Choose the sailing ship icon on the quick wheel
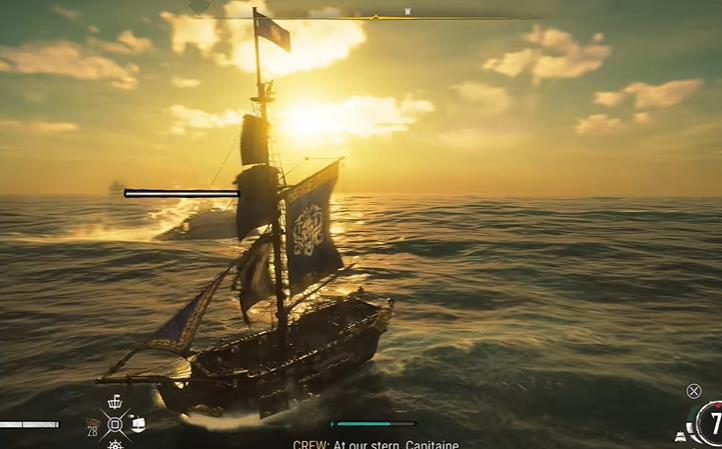 [x=137, y=424]
